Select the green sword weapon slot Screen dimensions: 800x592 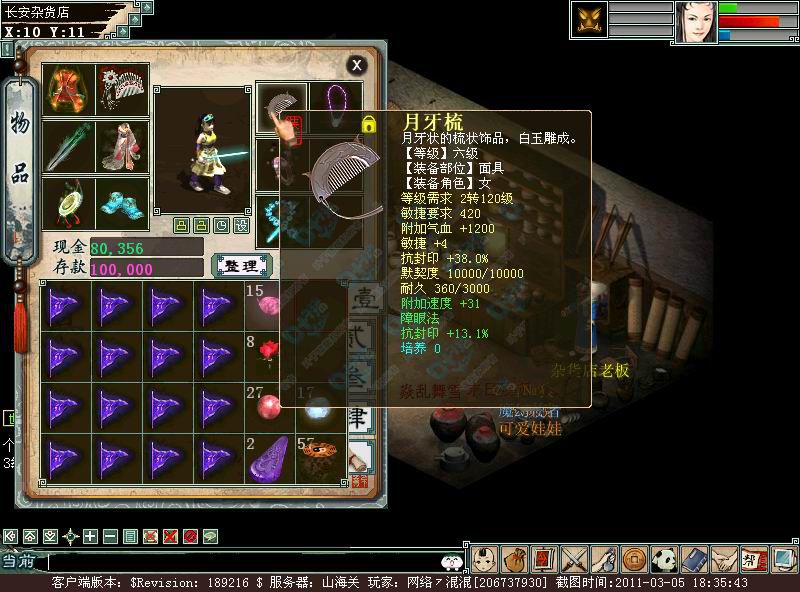[x=71, y=146]
